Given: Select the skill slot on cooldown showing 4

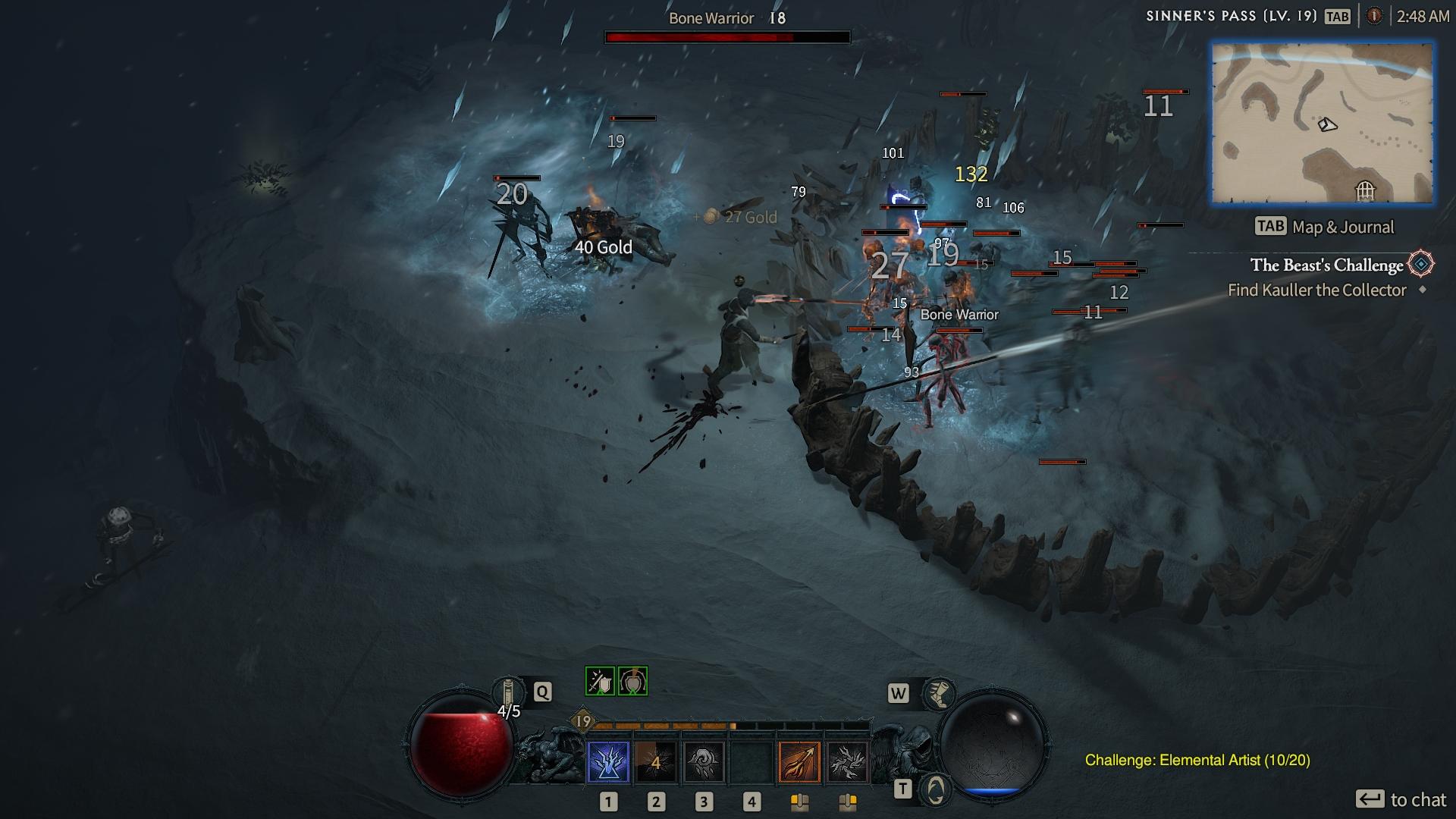Looking at the screenshot, I should click(x=656, y=761).
